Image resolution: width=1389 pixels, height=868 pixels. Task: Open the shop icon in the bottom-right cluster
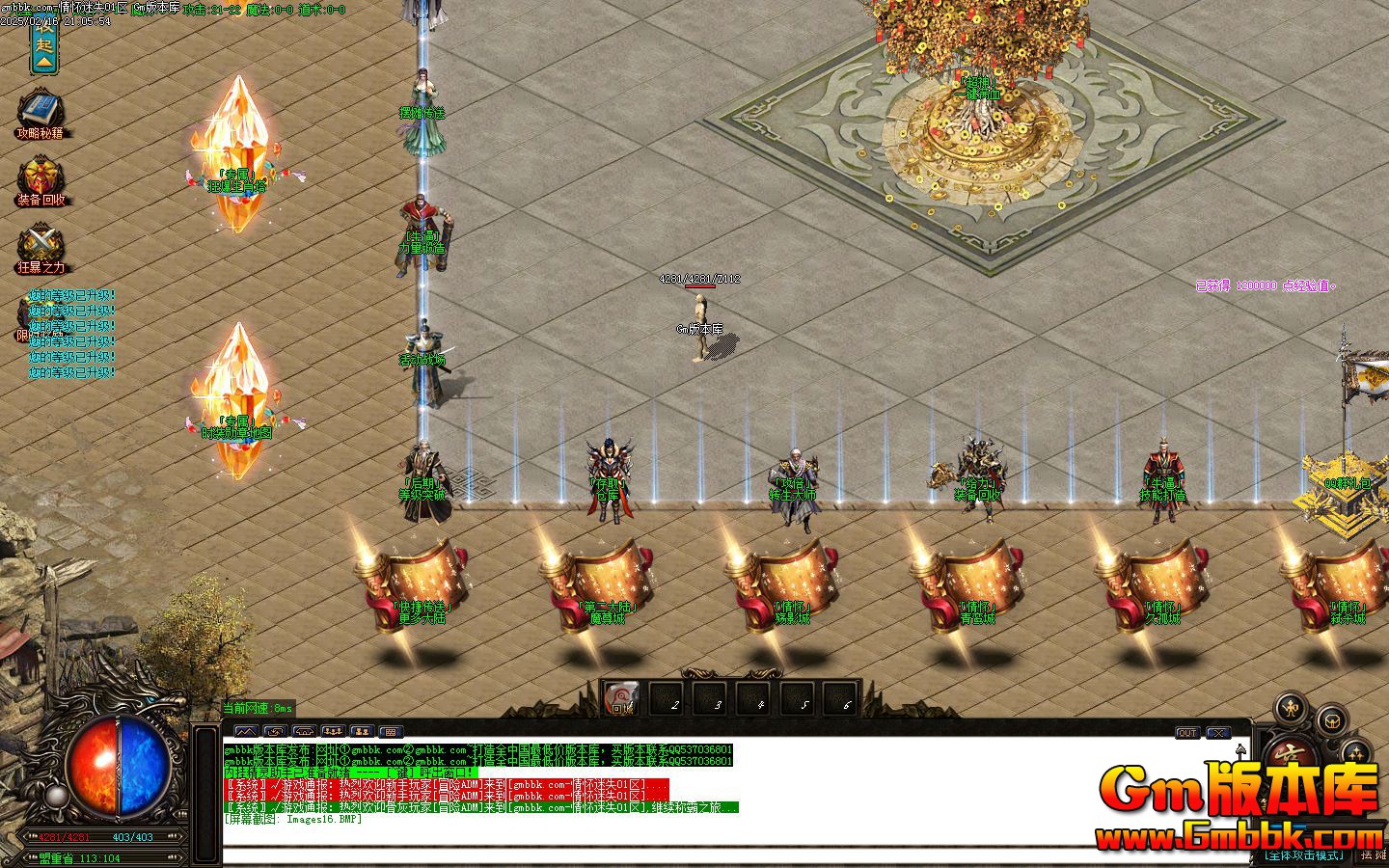point(1333,720)
